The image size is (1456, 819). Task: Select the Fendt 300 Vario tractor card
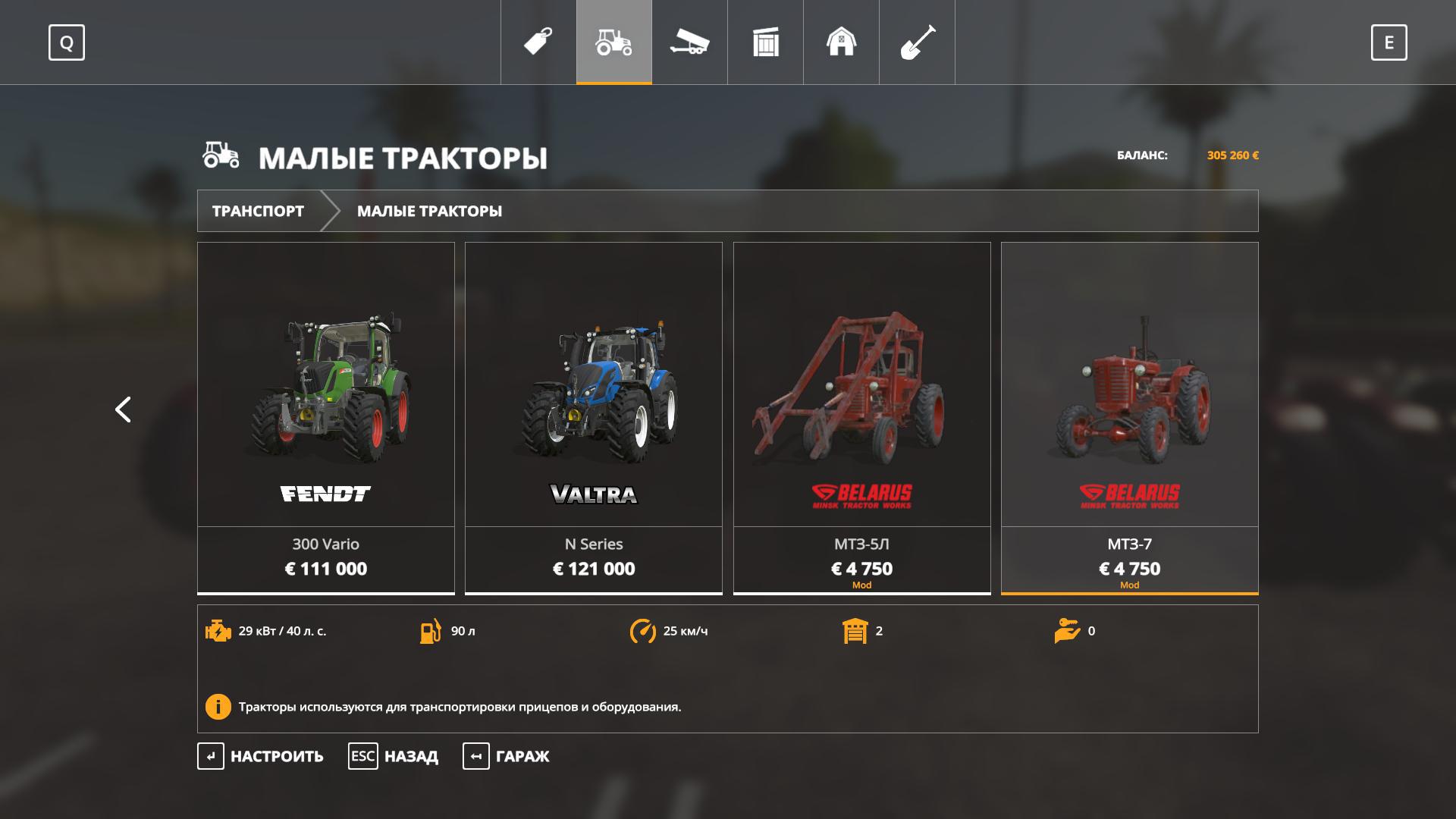point(326,417)
